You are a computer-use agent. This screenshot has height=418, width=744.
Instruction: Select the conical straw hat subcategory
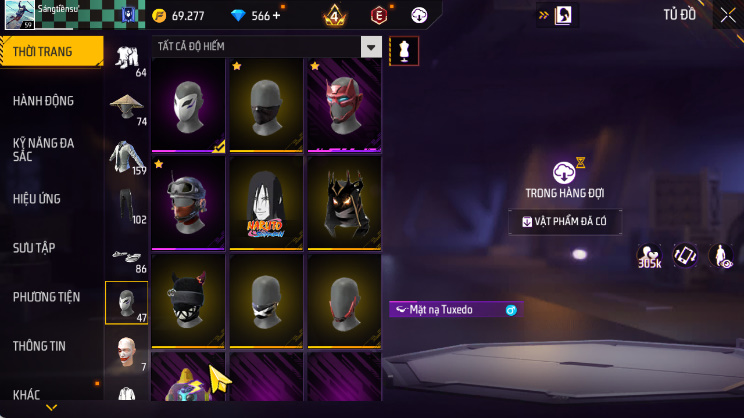pyautogui.click(x=126, y=108)
